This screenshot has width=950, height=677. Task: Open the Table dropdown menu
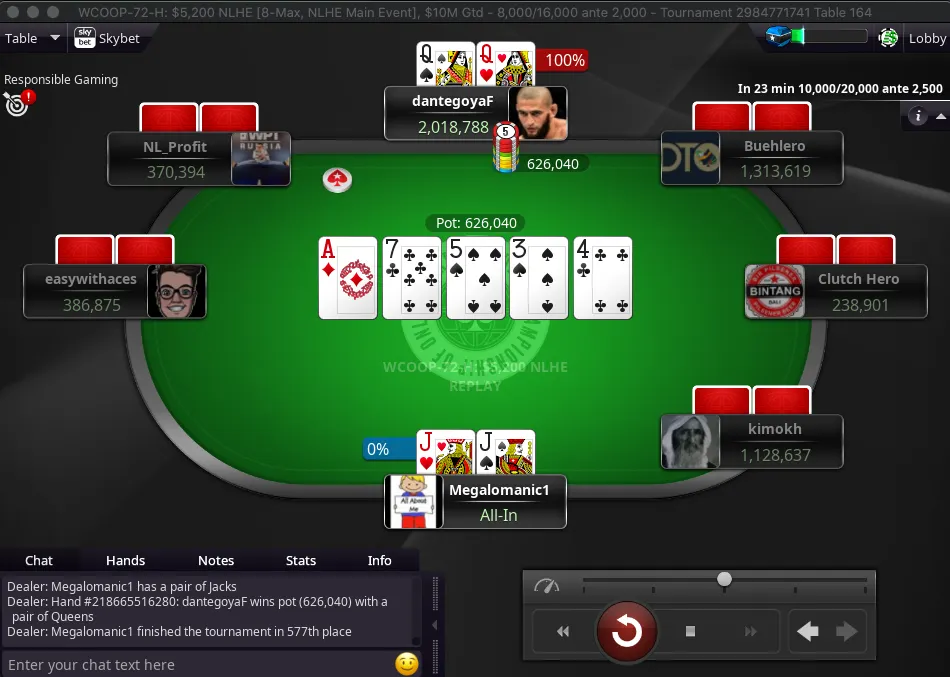[32, 39]
